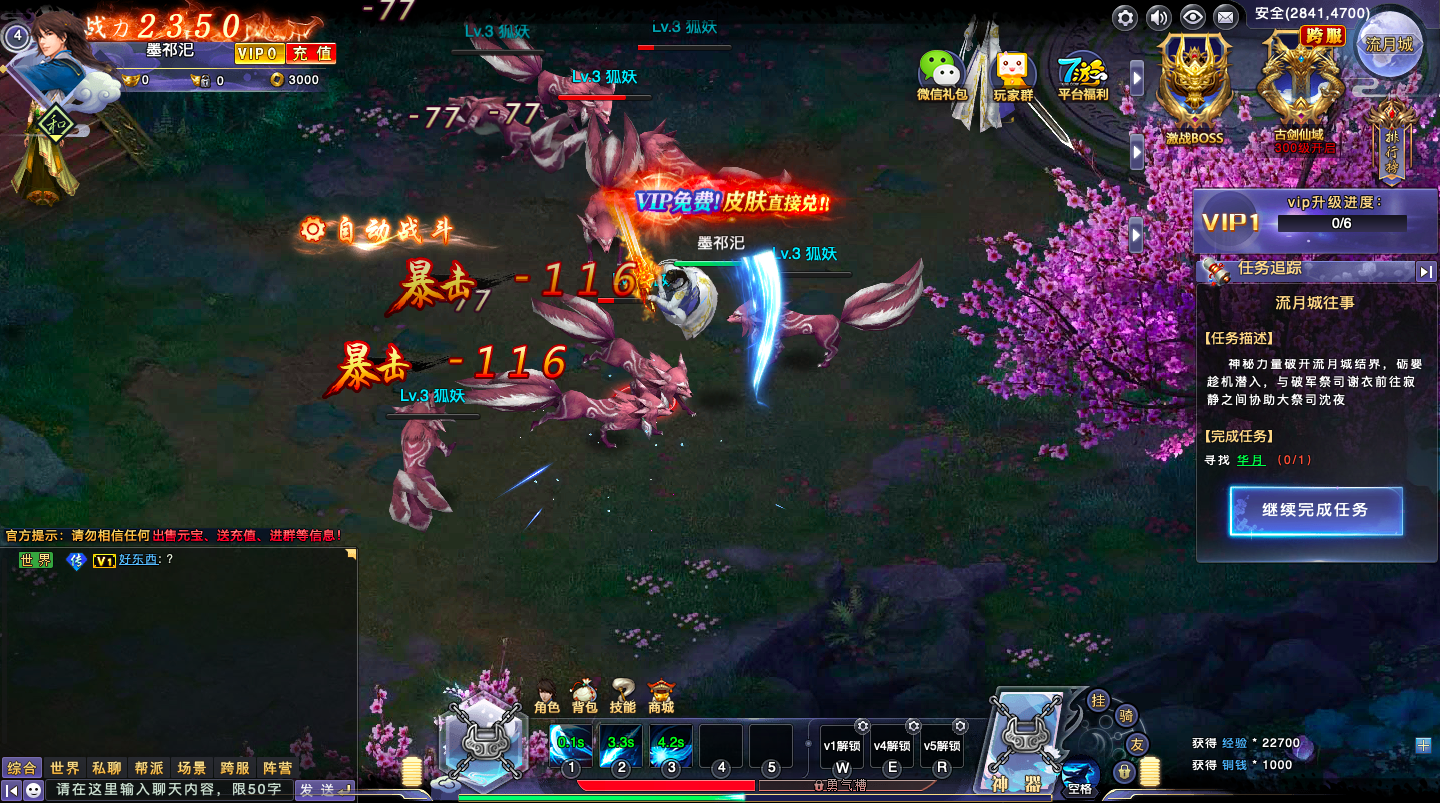Toggle the sound speaker icon

click(1158, 17)
